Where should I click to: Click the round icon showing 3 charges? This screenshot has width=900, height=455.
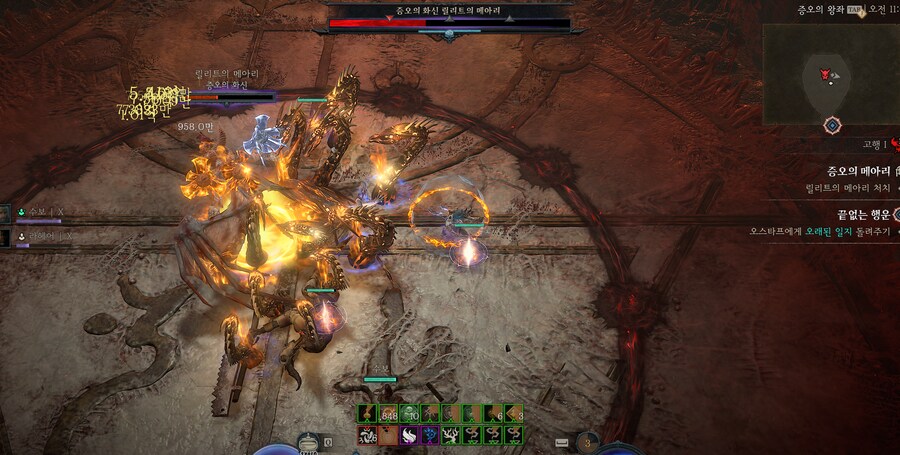[587, 441]
